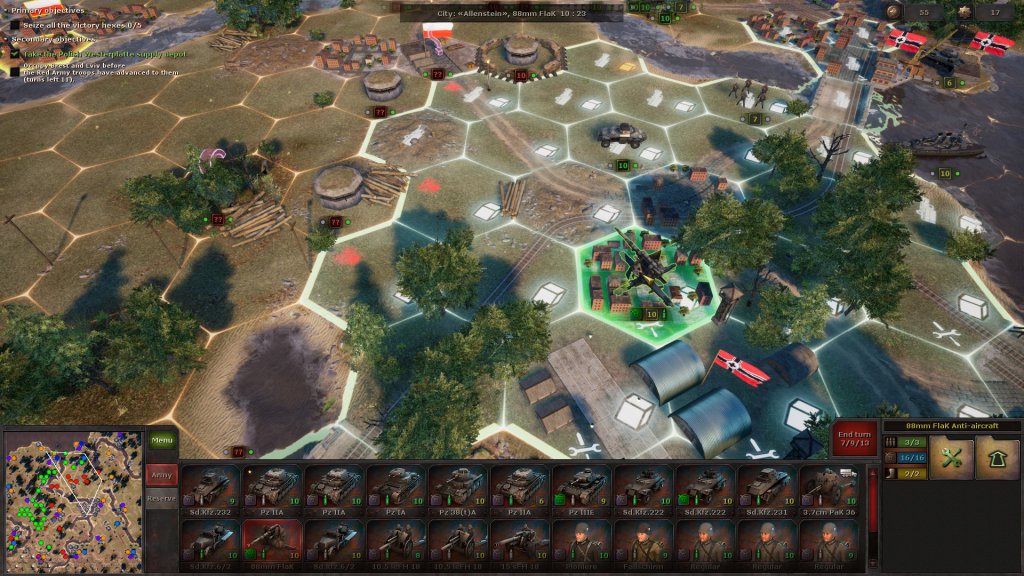Switch to the Reserve tab
This screenshot has width=1024, height=576.
click(161, 498)
